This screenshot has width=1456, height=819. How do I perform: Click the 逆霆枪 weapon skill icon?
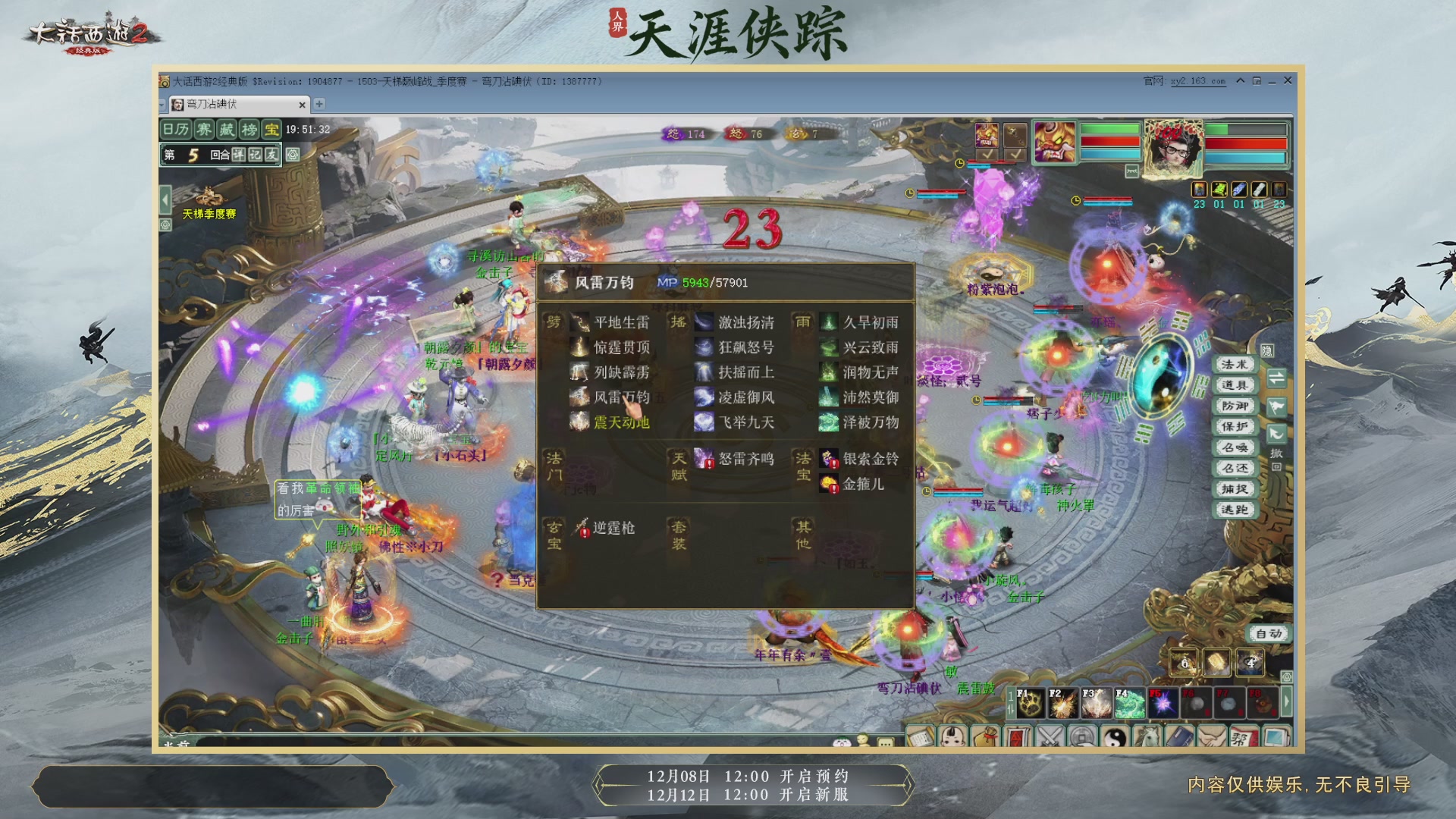(579, 528)
